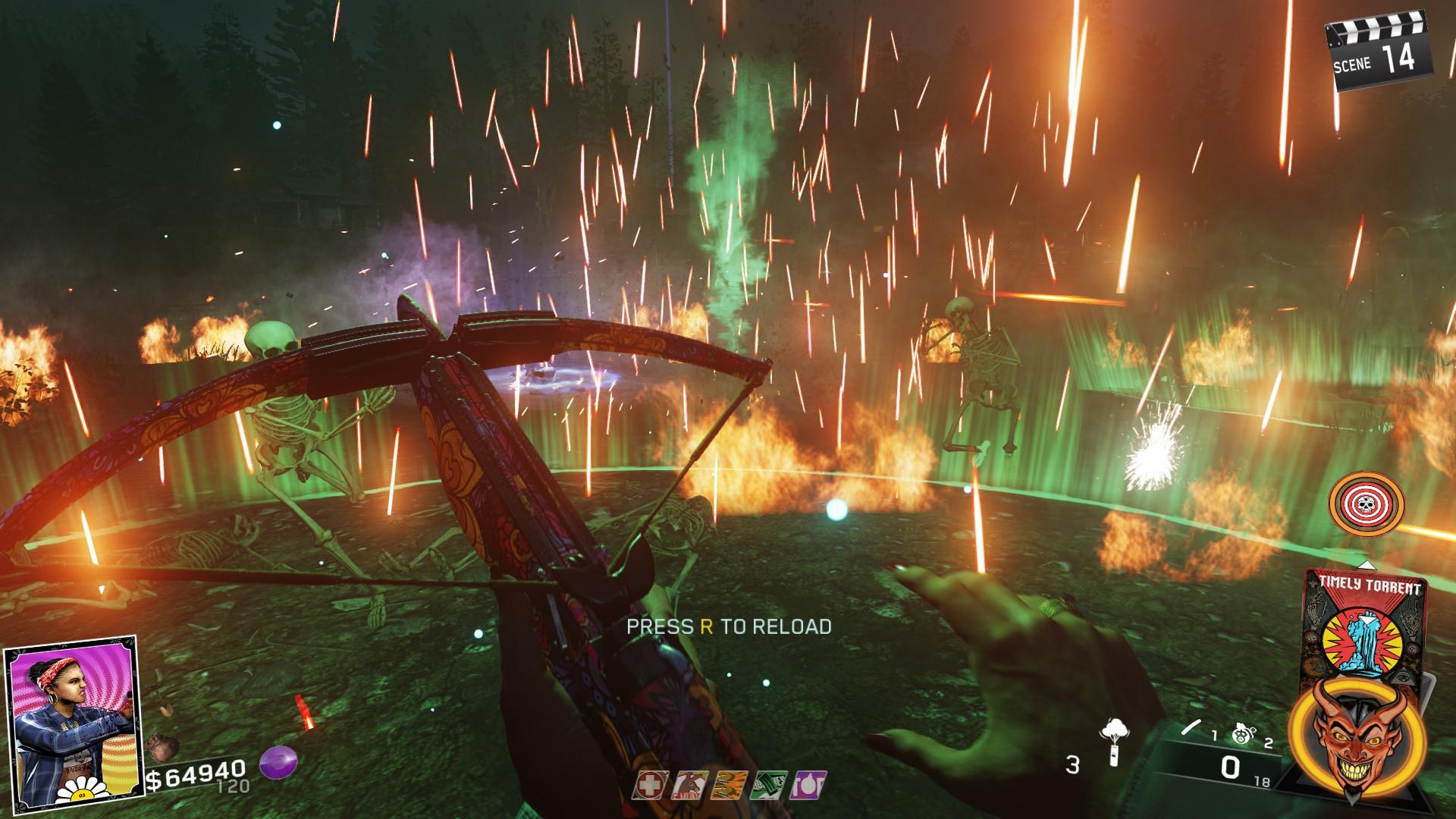
Task: Select the purple candy token icon
Action: click(278, 763)
